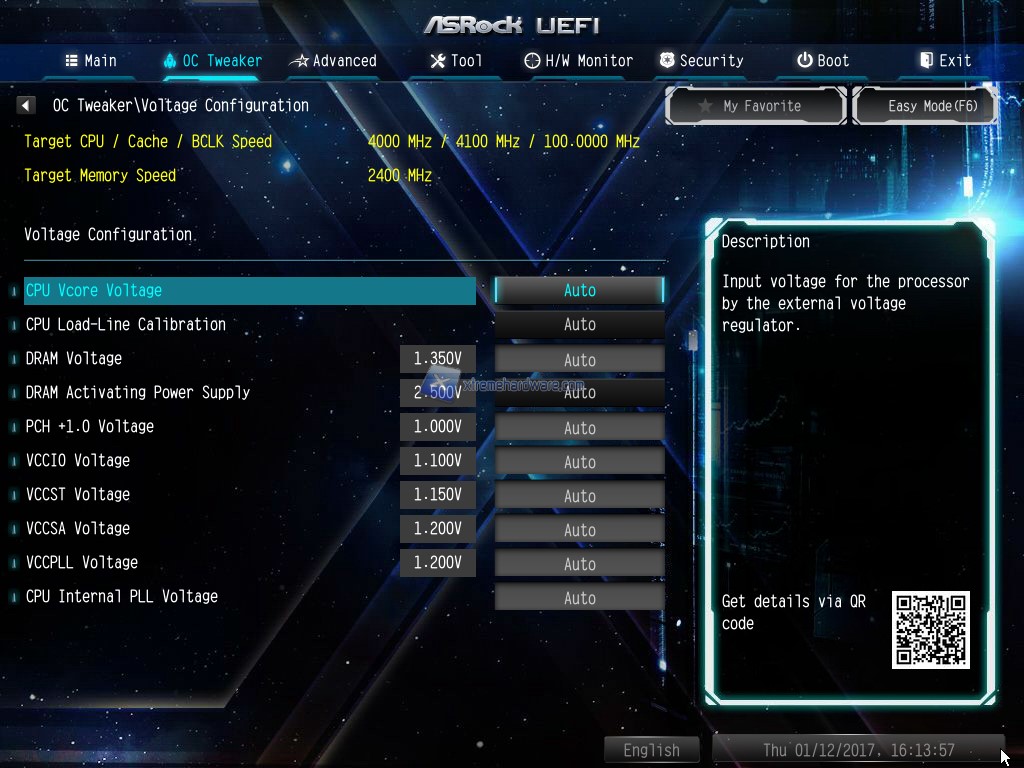This screenshot has height=768, width=1024.
Task: Click the My Favorite button
Action: (x=756, y=106)
